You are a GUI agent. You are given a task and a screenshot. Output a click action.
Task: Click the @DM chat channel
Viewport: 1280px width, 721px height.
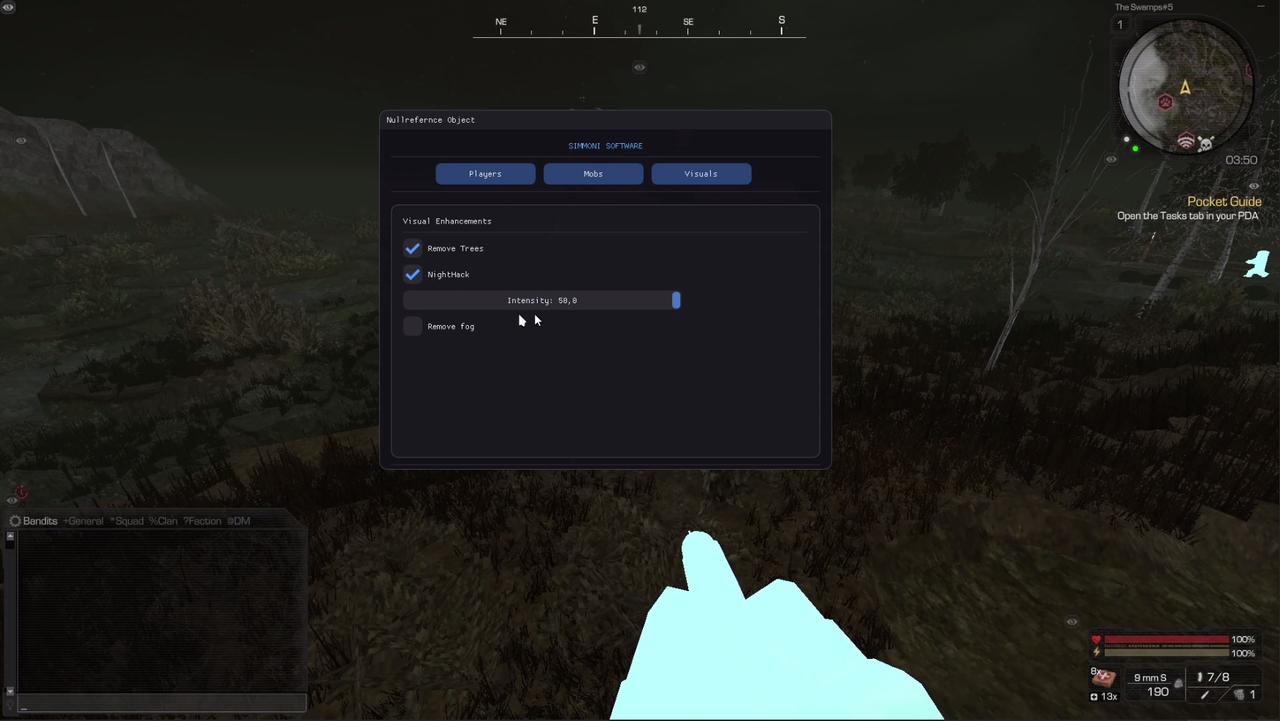click(x=240, y=521)
